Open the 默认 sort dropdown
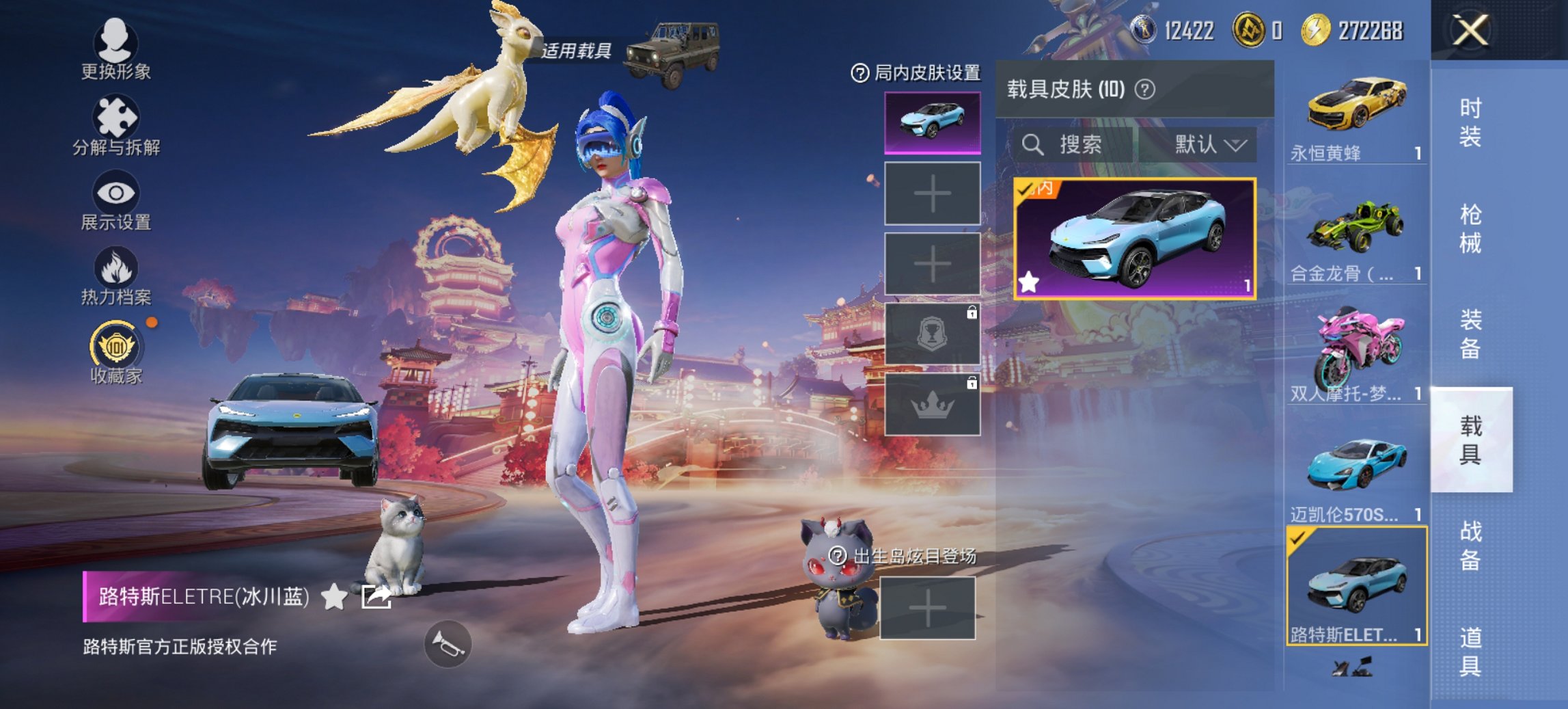The image size is (1568, 709). (1209, 145)
